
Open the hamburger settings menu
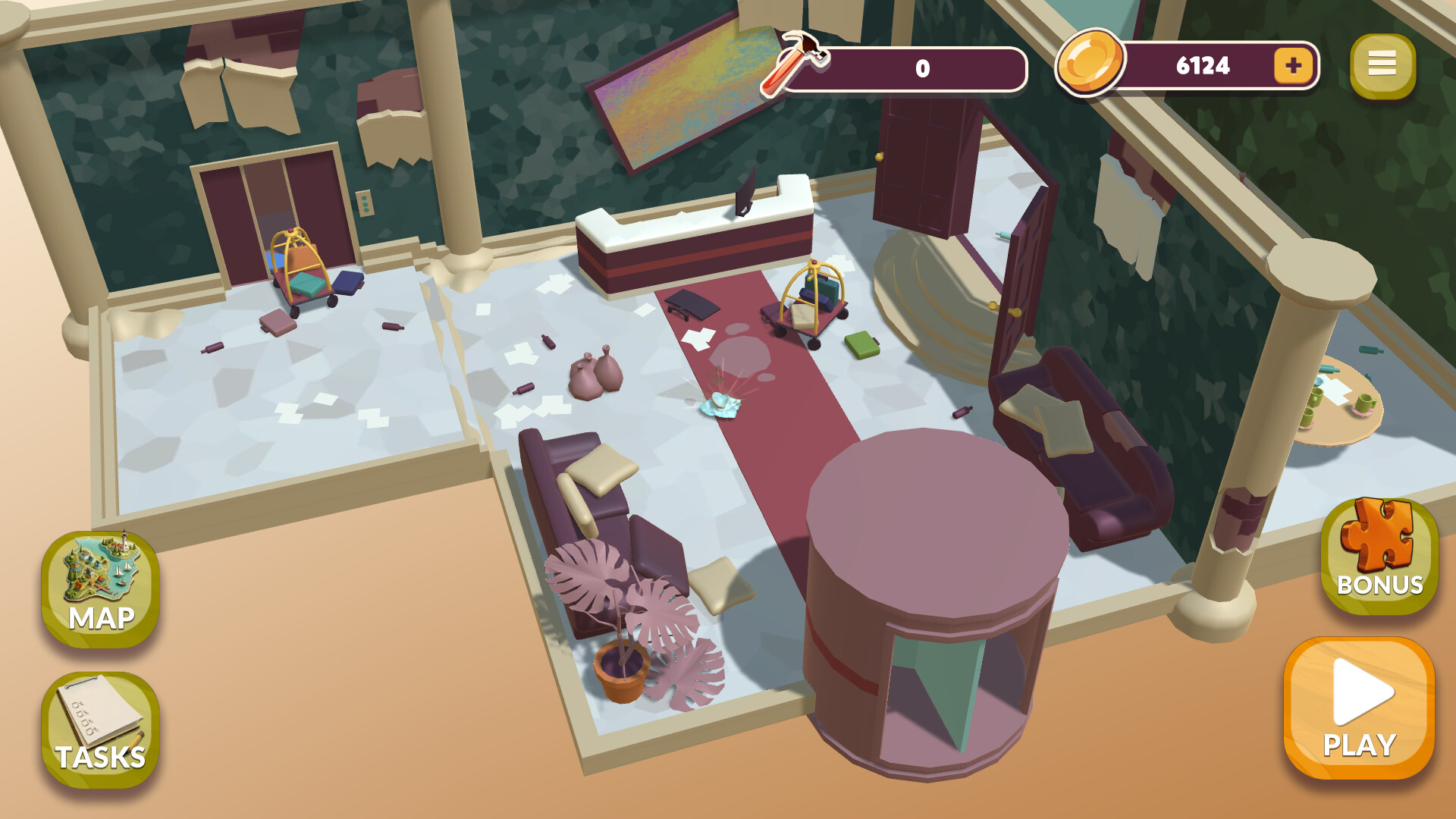(x=1384, y=64)
